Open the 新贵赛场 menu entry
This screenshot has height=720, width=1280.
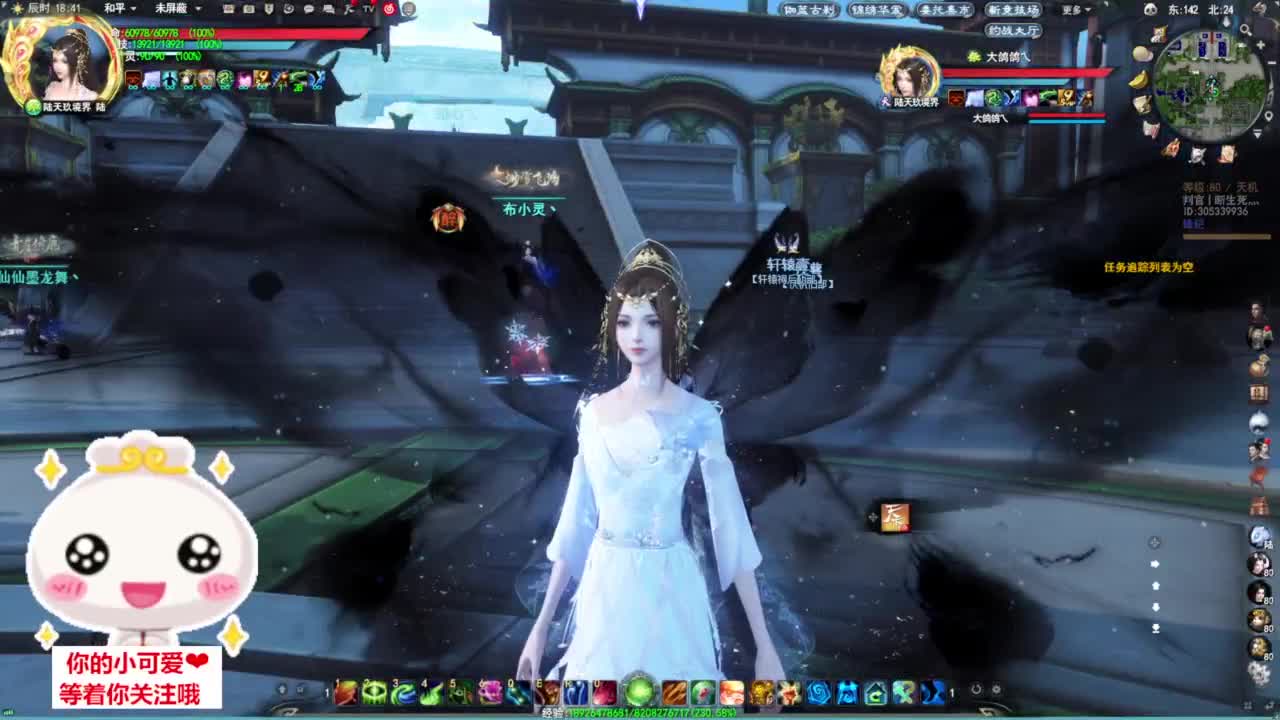pos(1015,10)
